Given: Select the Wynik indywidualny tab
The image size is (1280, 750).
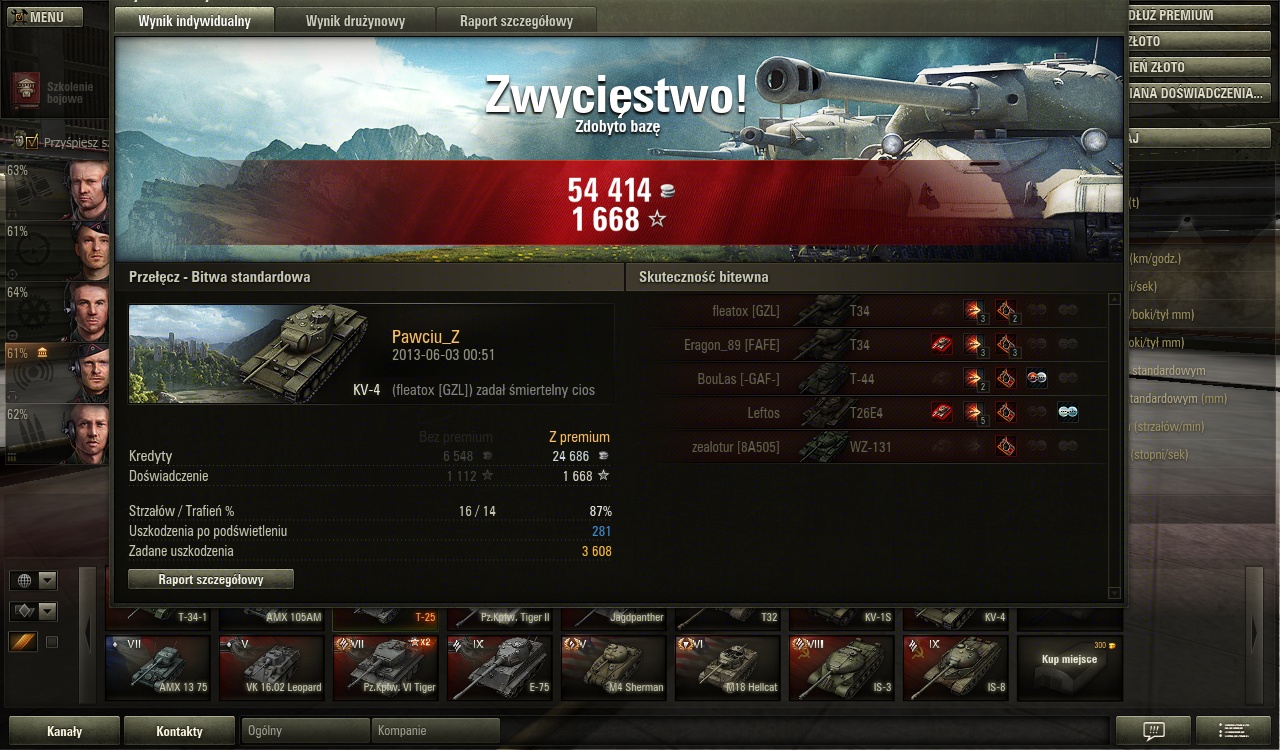Looking at the screenshot, I should (194, 21).
